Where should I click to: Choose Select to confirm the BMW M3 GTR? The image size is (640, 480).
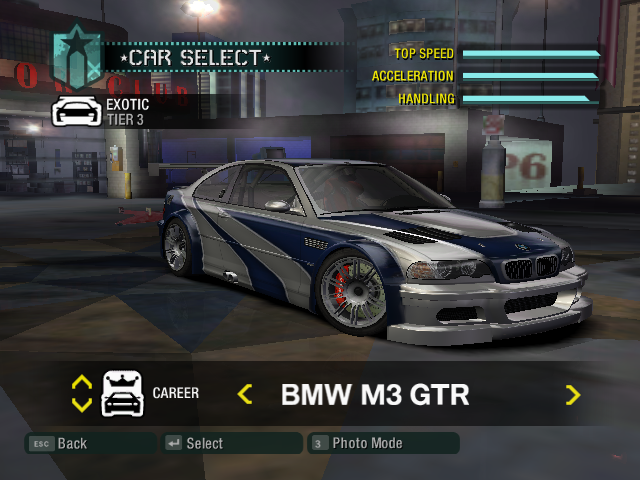click(204, 443)
